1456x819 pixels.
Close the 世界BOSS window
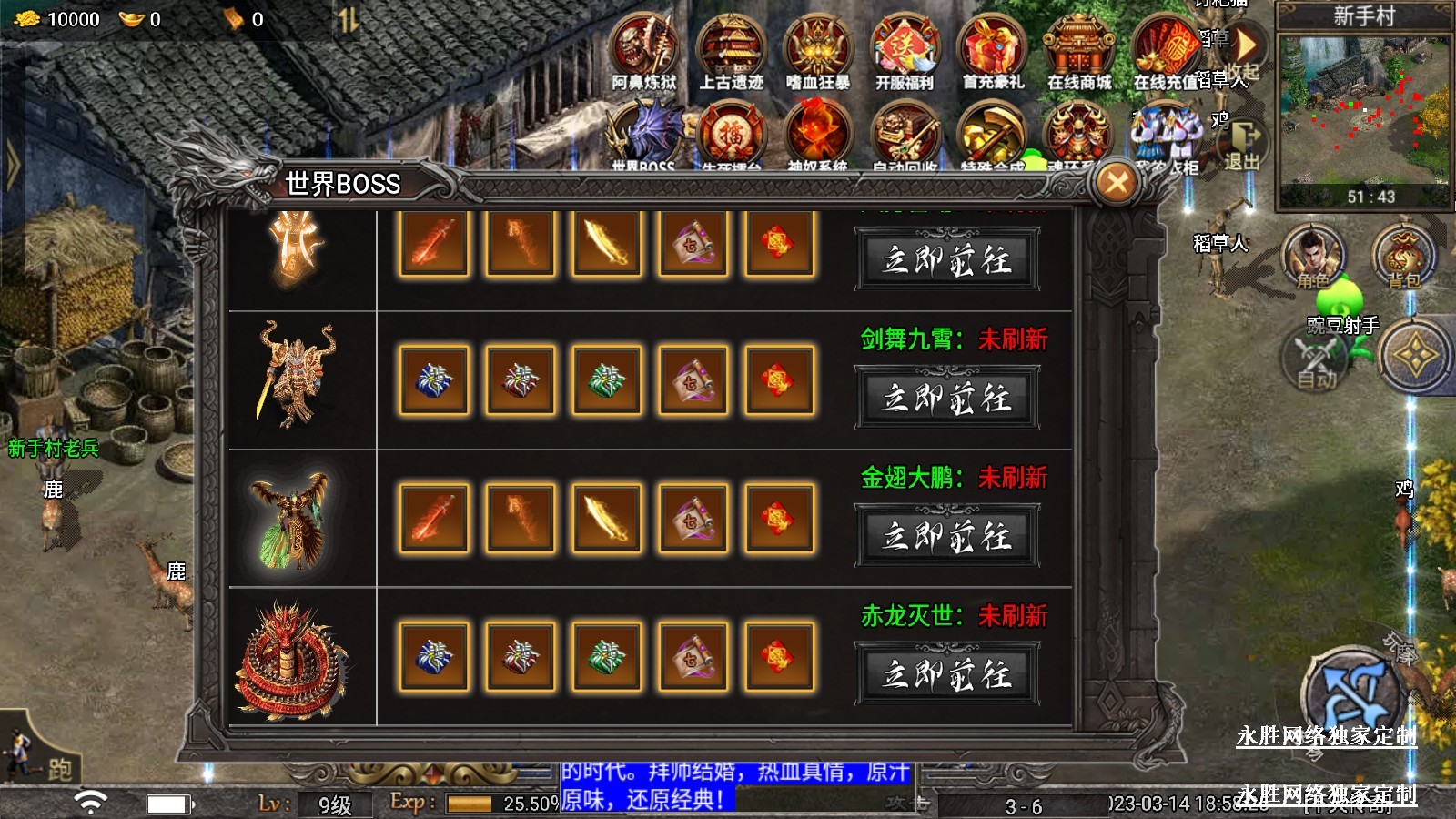coord(1117,183)
